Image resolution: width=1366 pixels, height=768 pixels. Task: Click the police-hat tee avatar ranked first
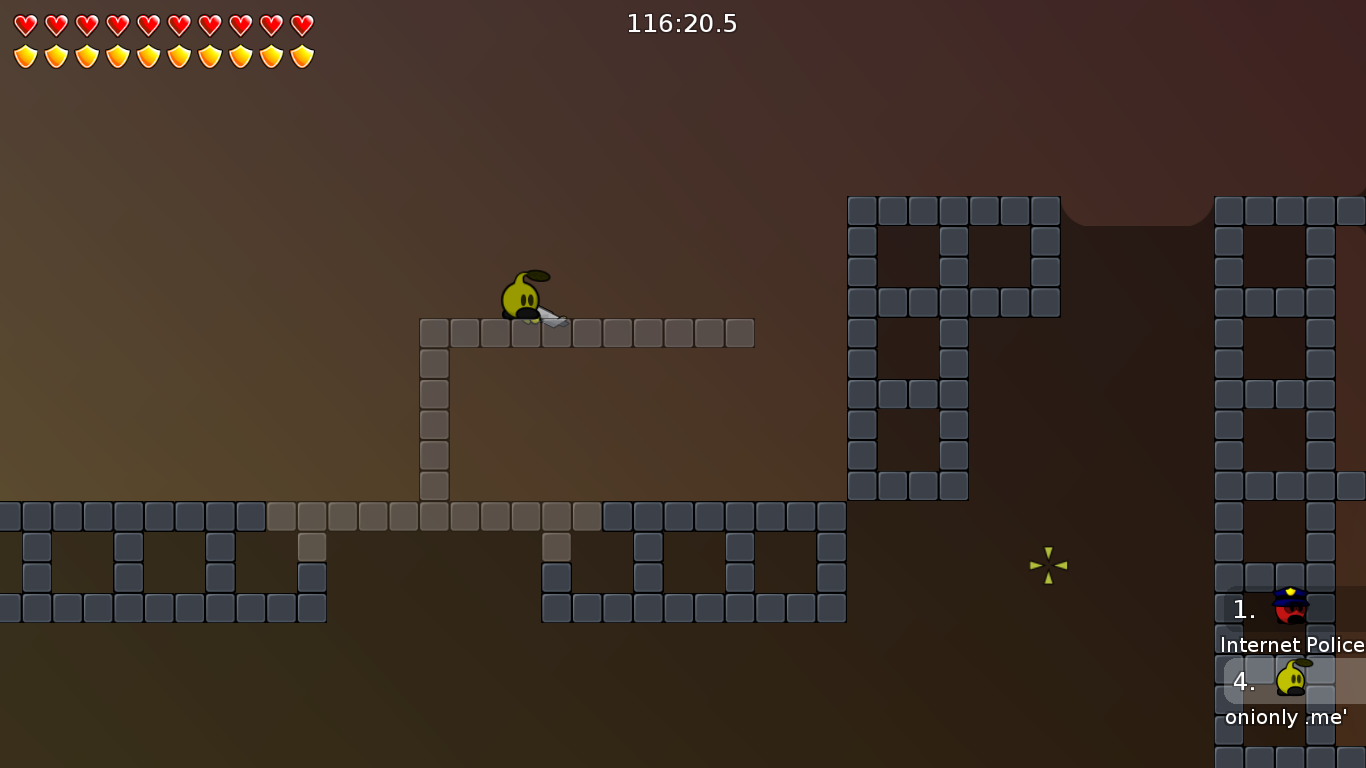tap(1290, 609)
